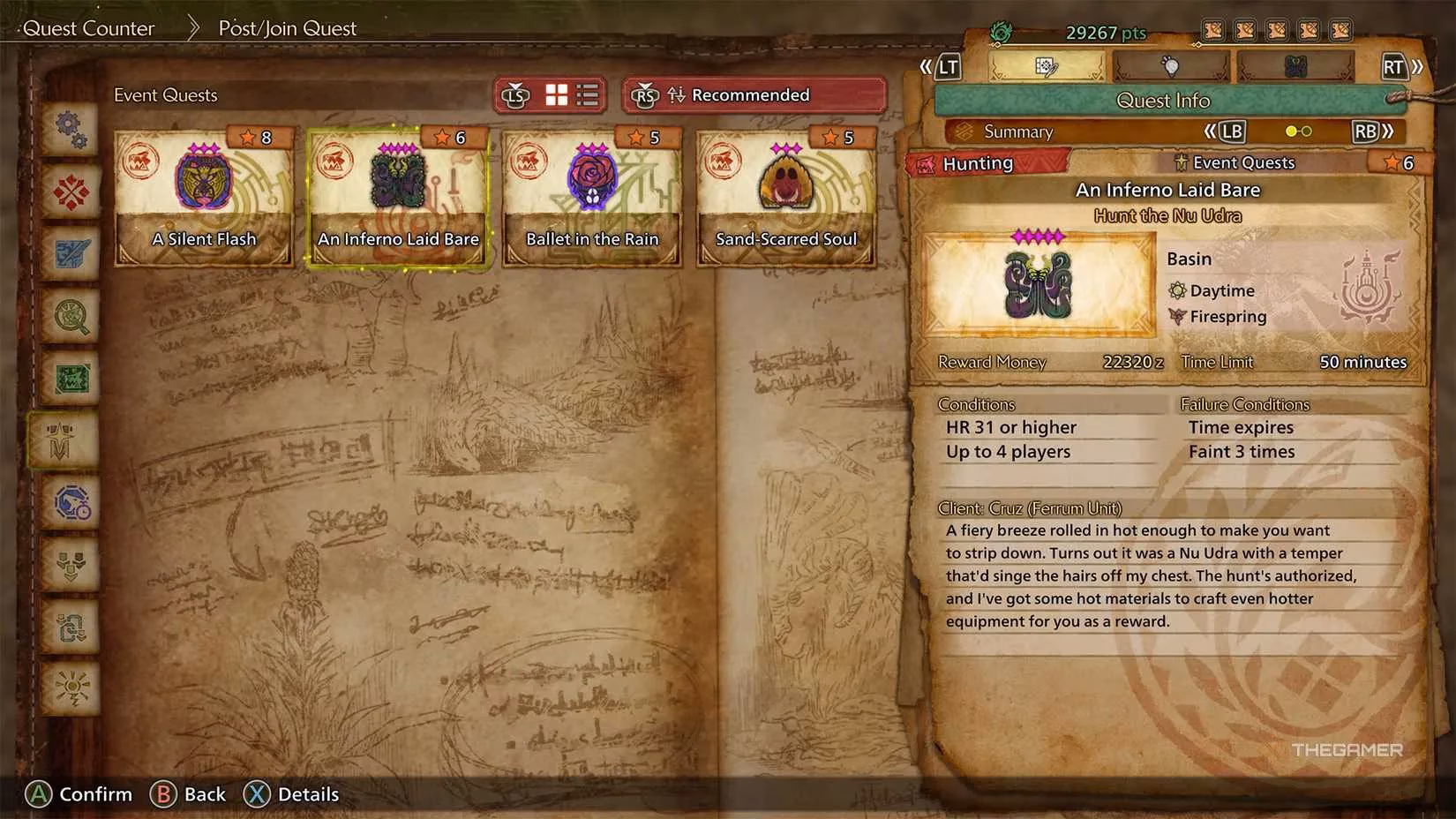Select the A Silent Flash quest card

[204, 197]
